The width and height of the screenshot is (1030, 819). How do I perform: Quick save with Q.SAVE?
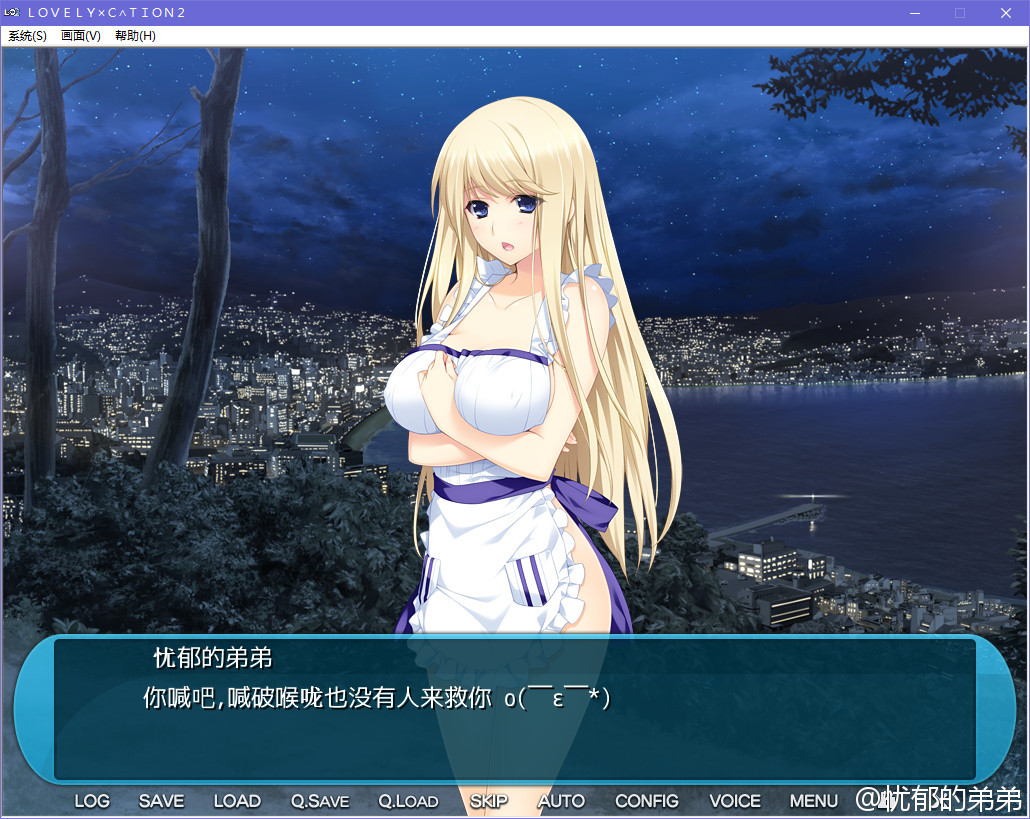[320, 801]
